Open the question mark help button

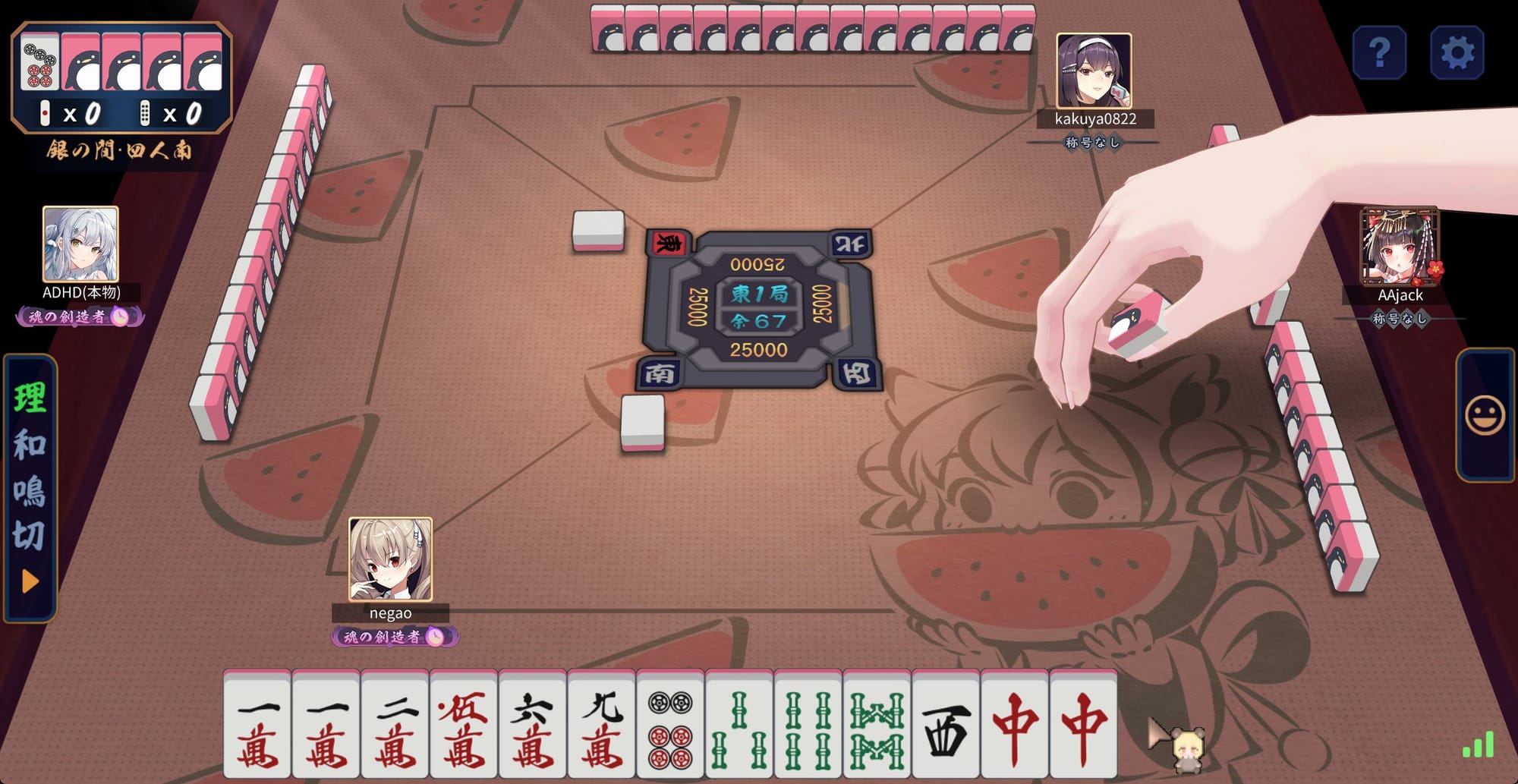pos(1379,53)
